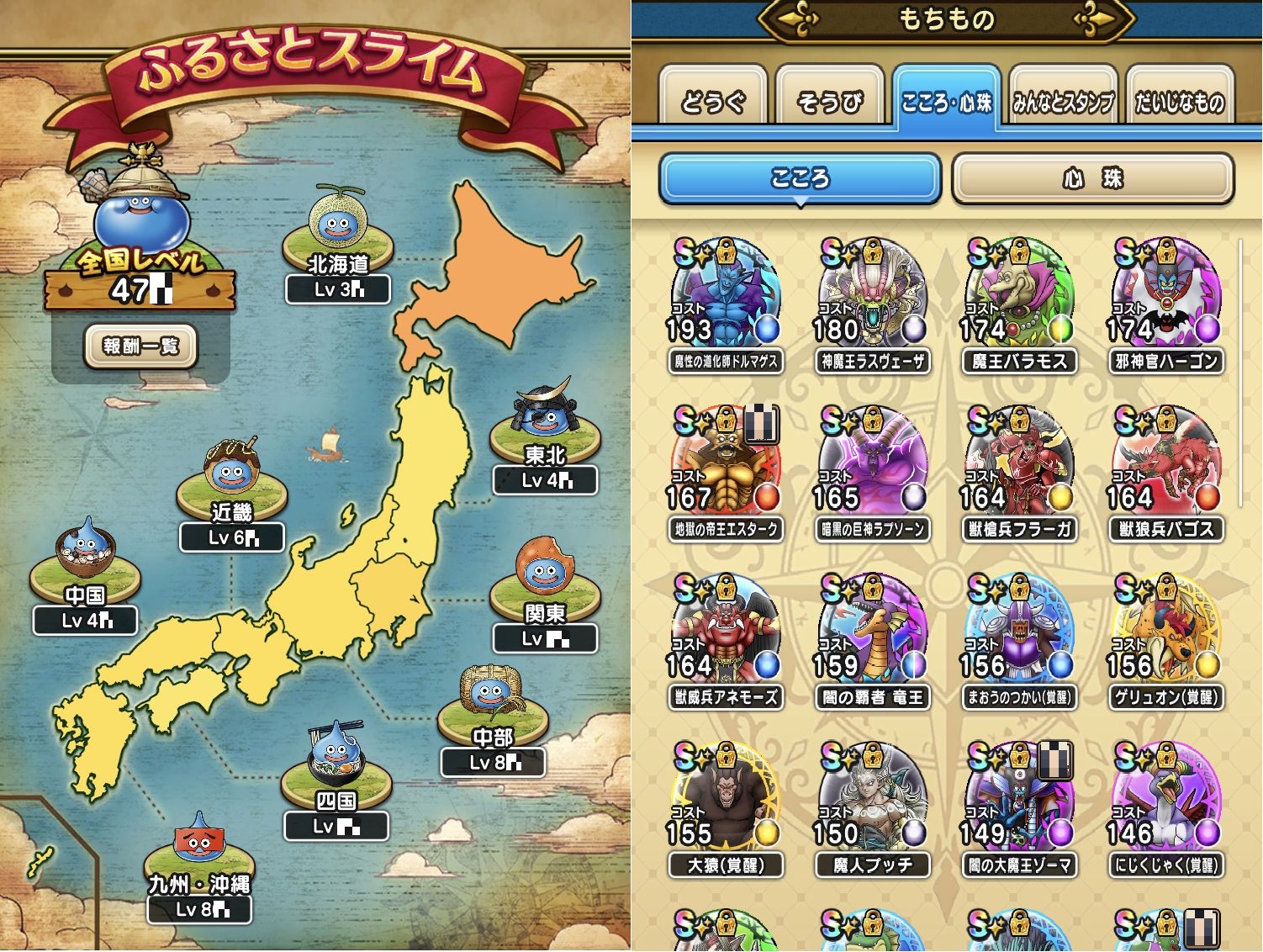Select the 魔人ブッチ heart
Screen dimensions: 1263x952
point(872,809)
